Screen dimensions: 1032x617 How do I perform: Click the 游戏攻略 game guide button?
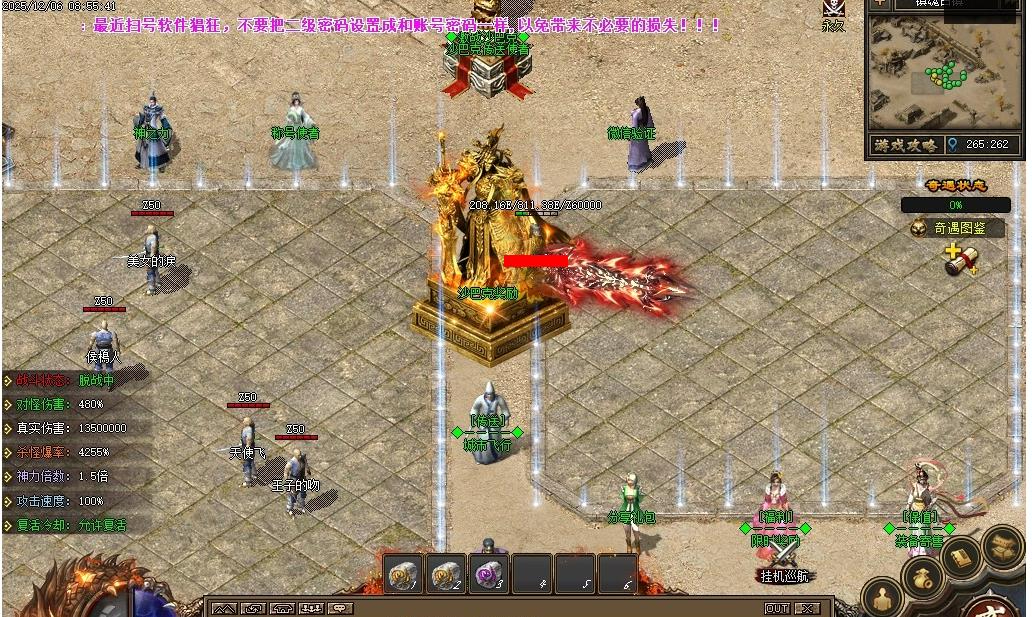[906, 145]
